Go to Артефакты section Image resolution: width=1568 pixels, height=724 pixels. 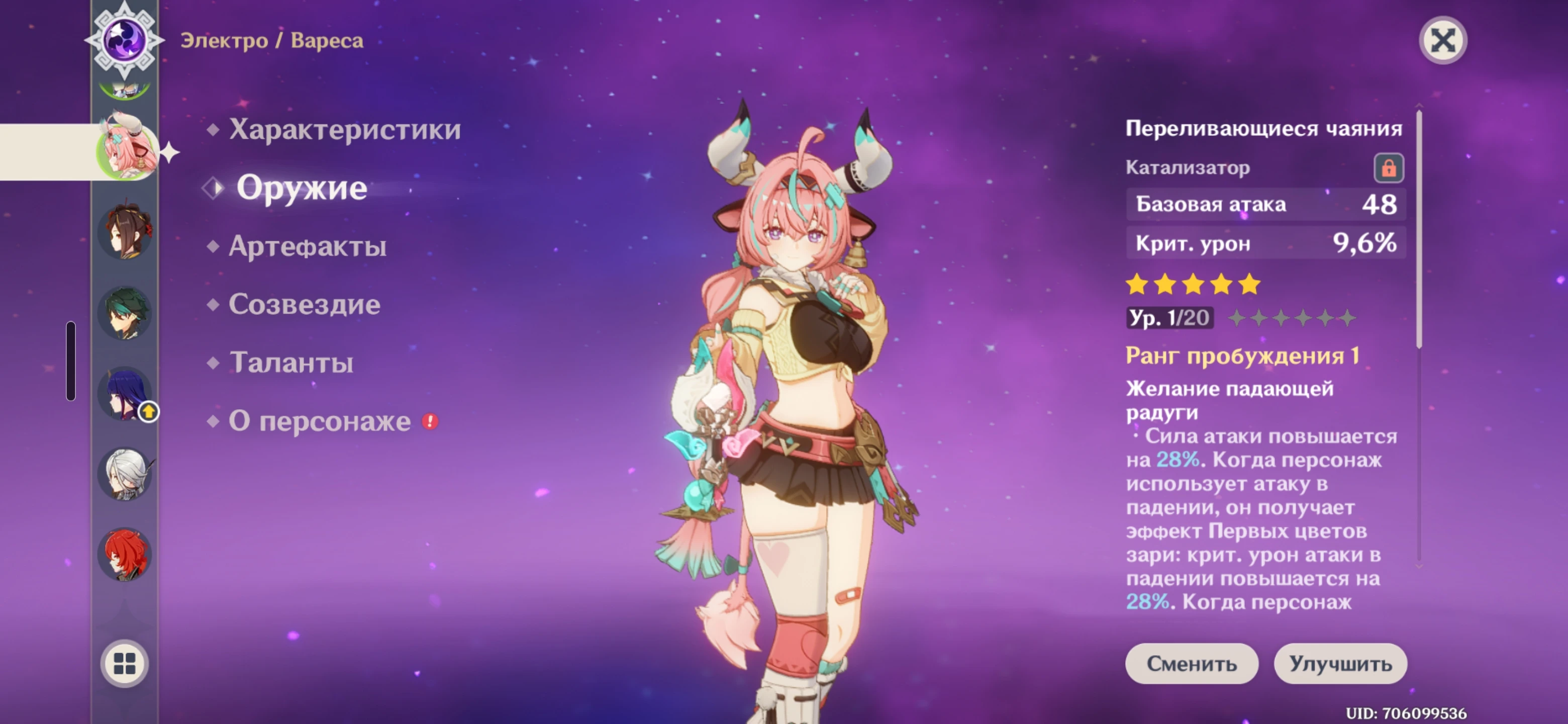tap(308, 246)
